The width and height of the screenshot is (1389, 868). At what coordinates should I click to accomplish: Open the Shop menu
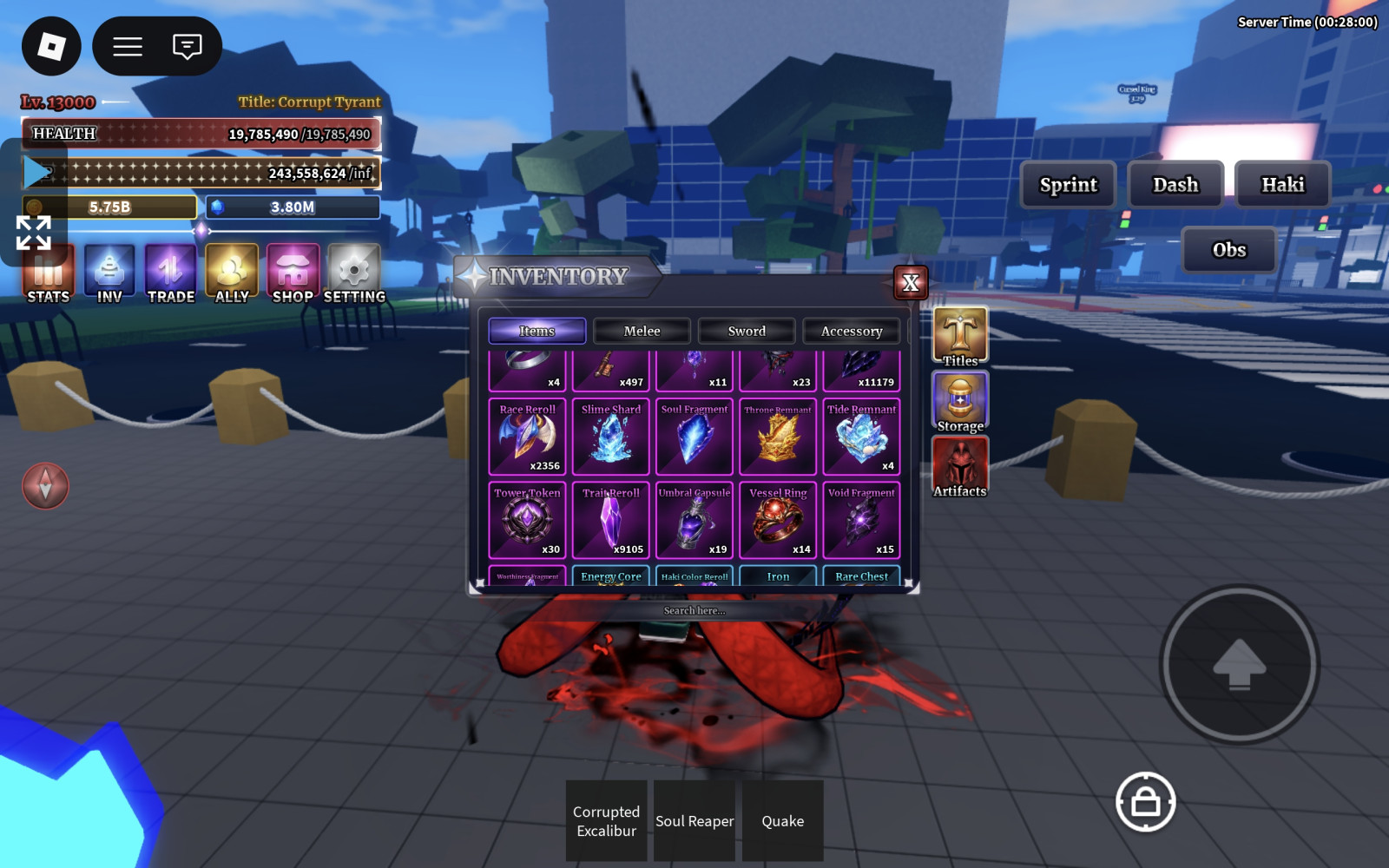coord(293,273)
